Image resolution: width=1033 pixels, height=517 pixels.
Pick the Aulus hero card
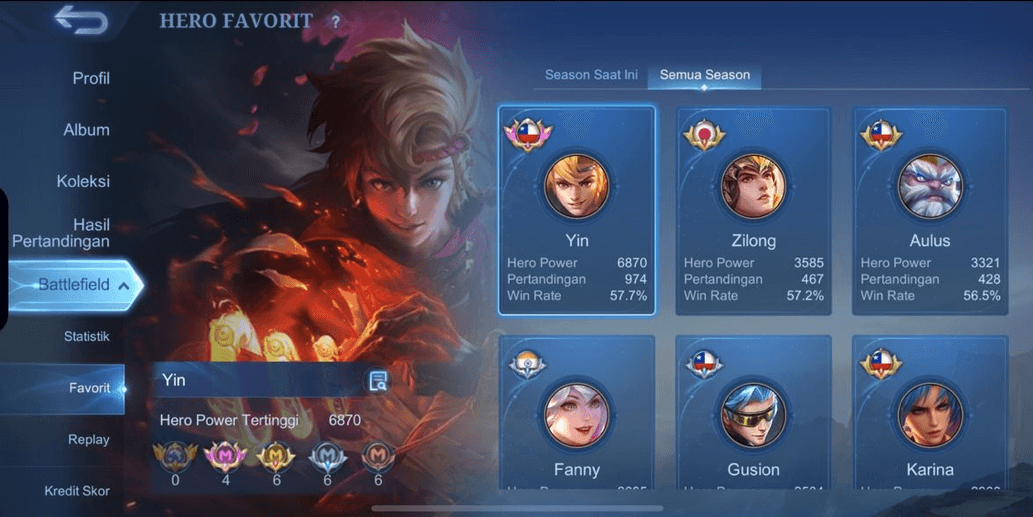(930, 210)
